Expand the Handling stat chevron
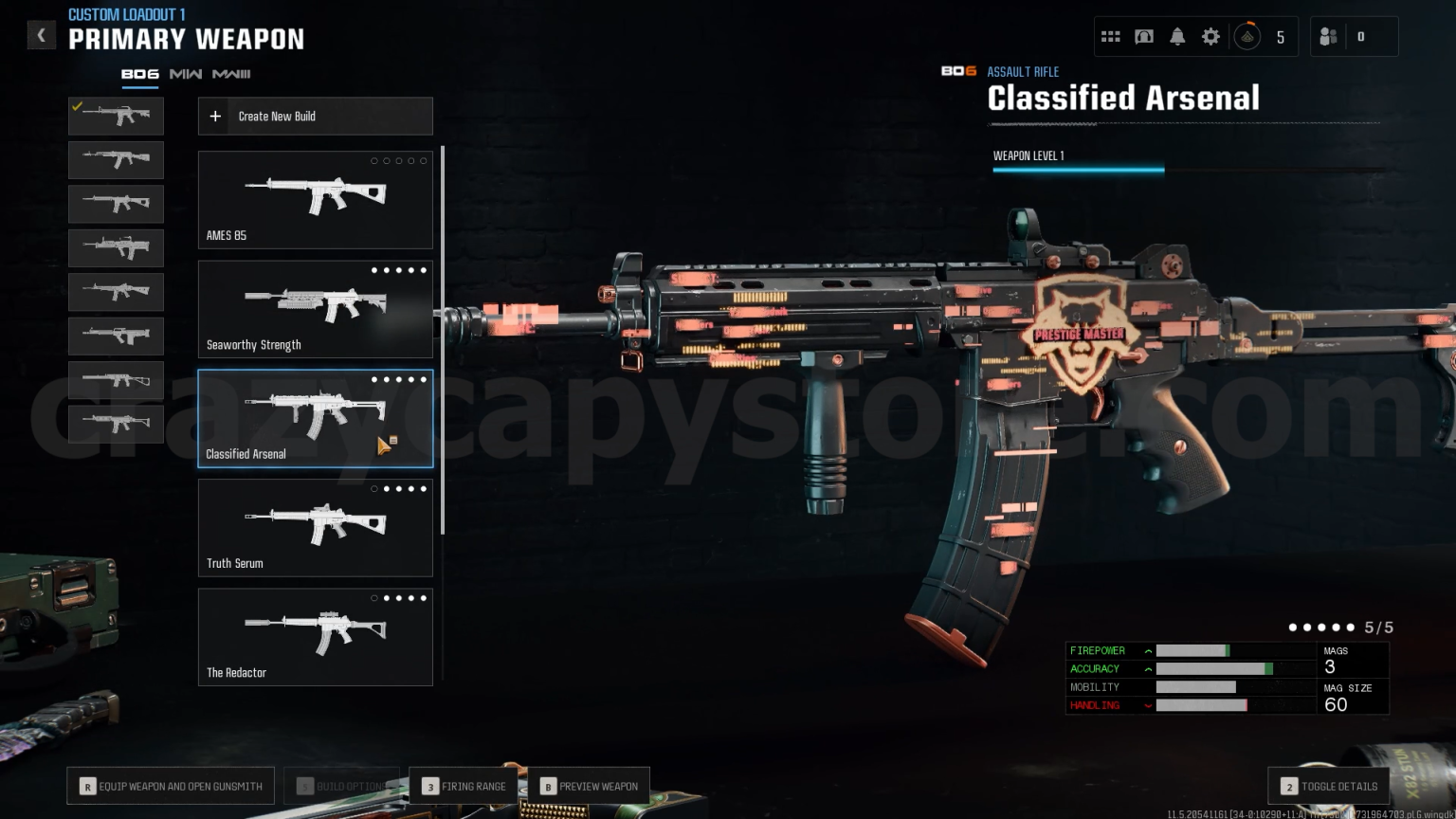Image resolution: width=1456 pixels, height=819 pixels. [1148, 705]
